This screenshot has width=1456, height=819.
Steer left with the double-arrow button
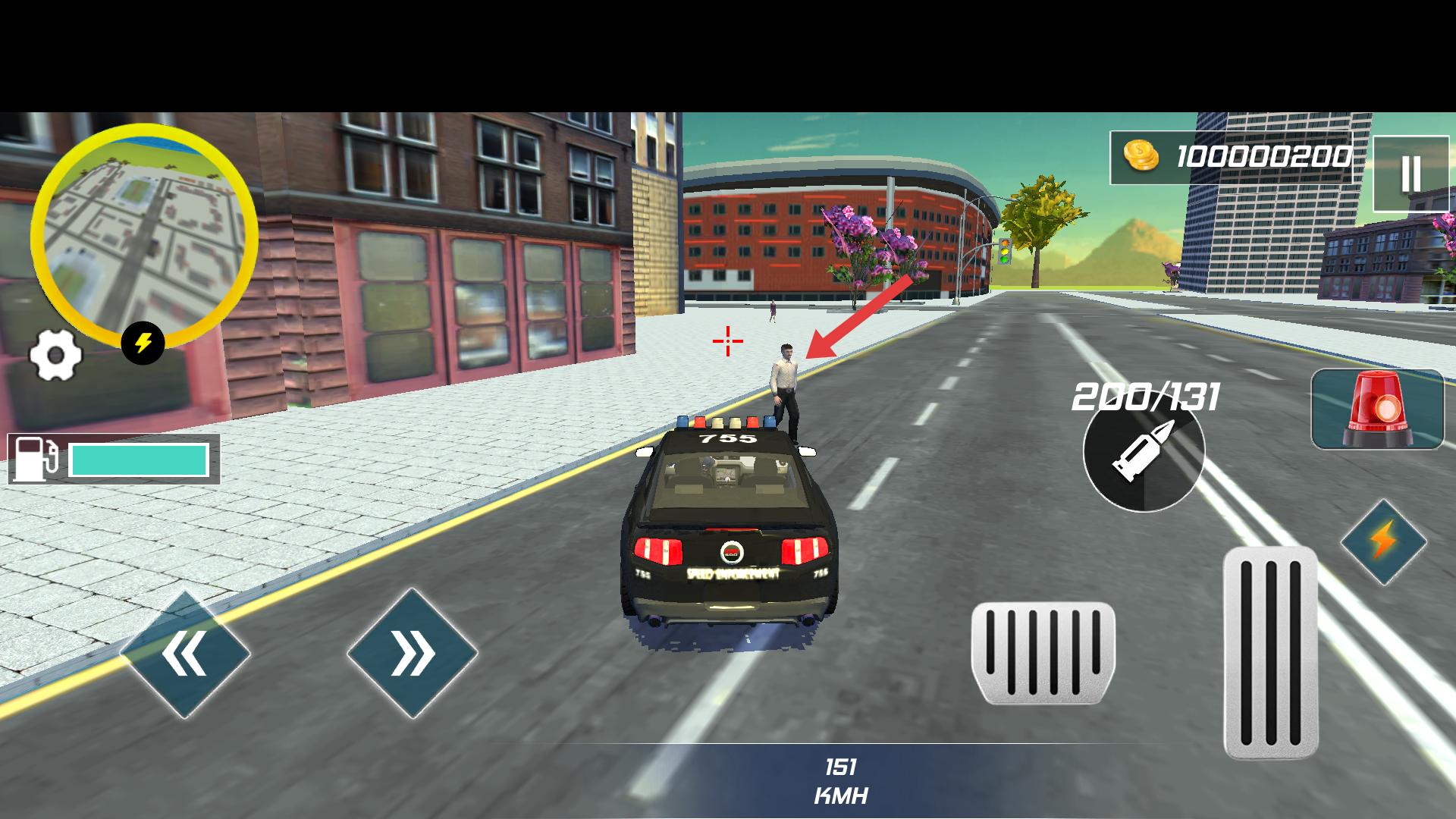pyautogui.click(x=184, y=654)
